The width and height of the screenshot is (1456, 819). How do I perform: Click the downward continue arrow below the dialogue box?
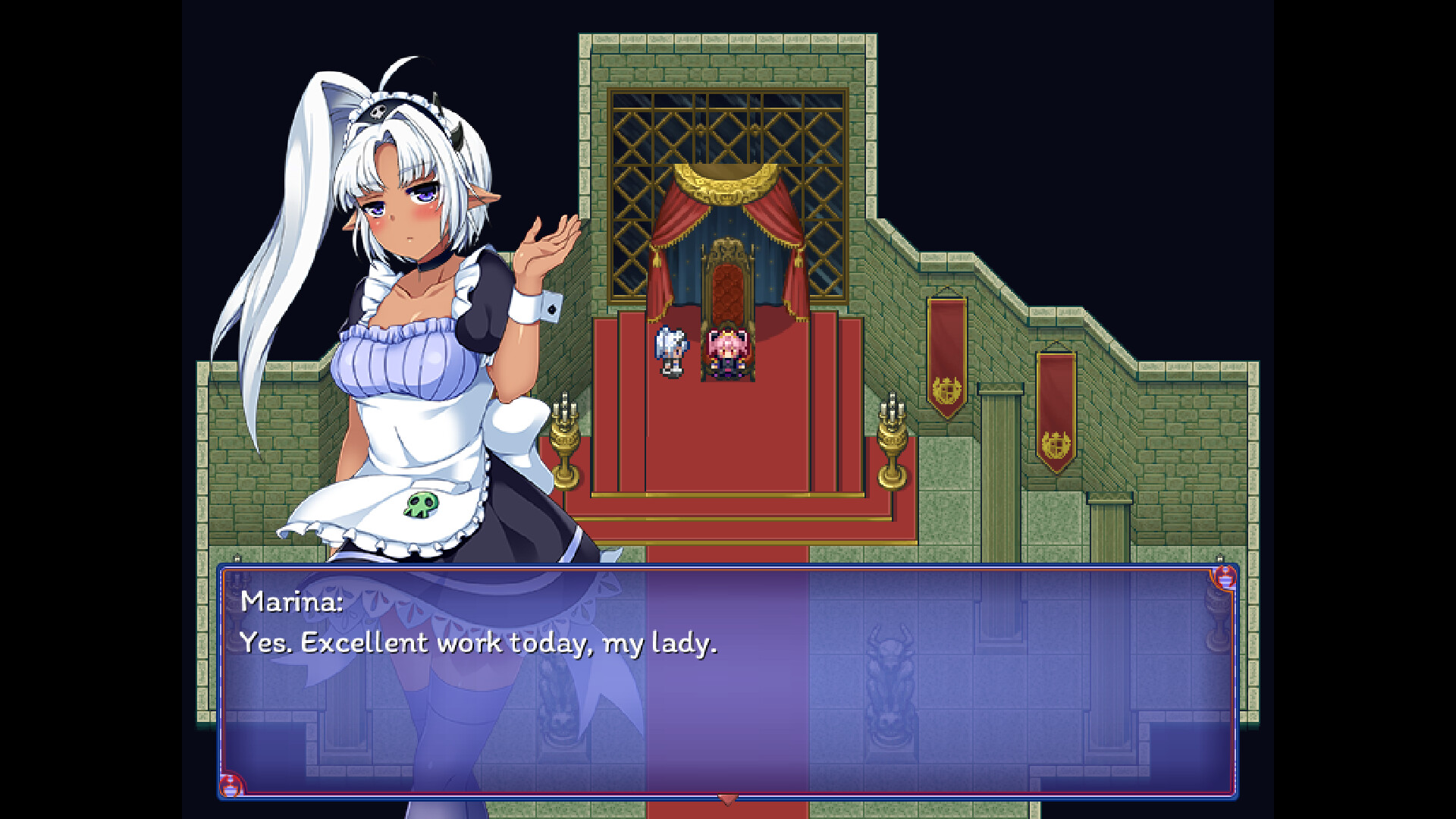(728, 799)
